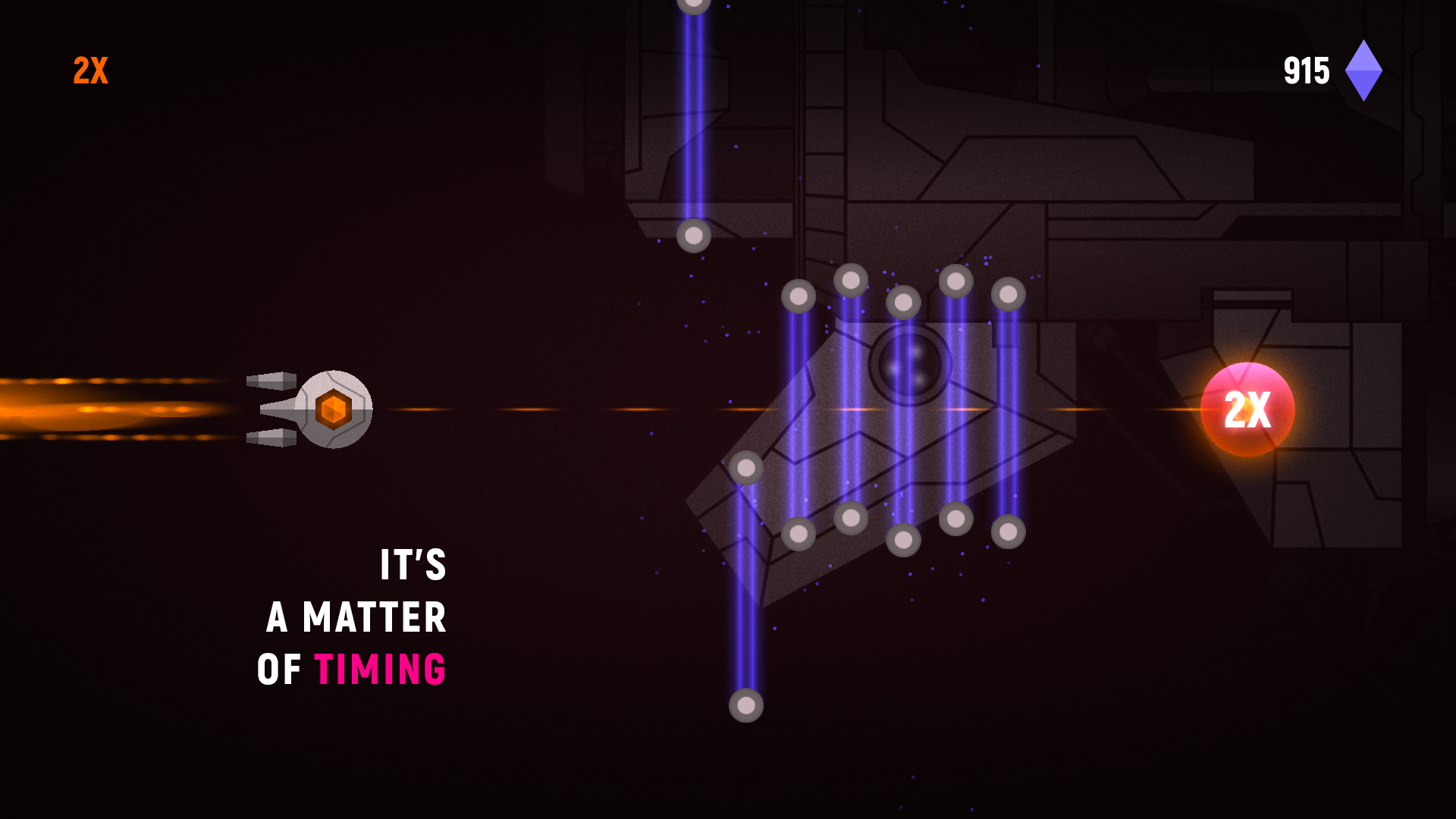Screen dimensions: 1456x819
Task: Click the bottommost laser emitter node
Action: [x=745, y=707]
